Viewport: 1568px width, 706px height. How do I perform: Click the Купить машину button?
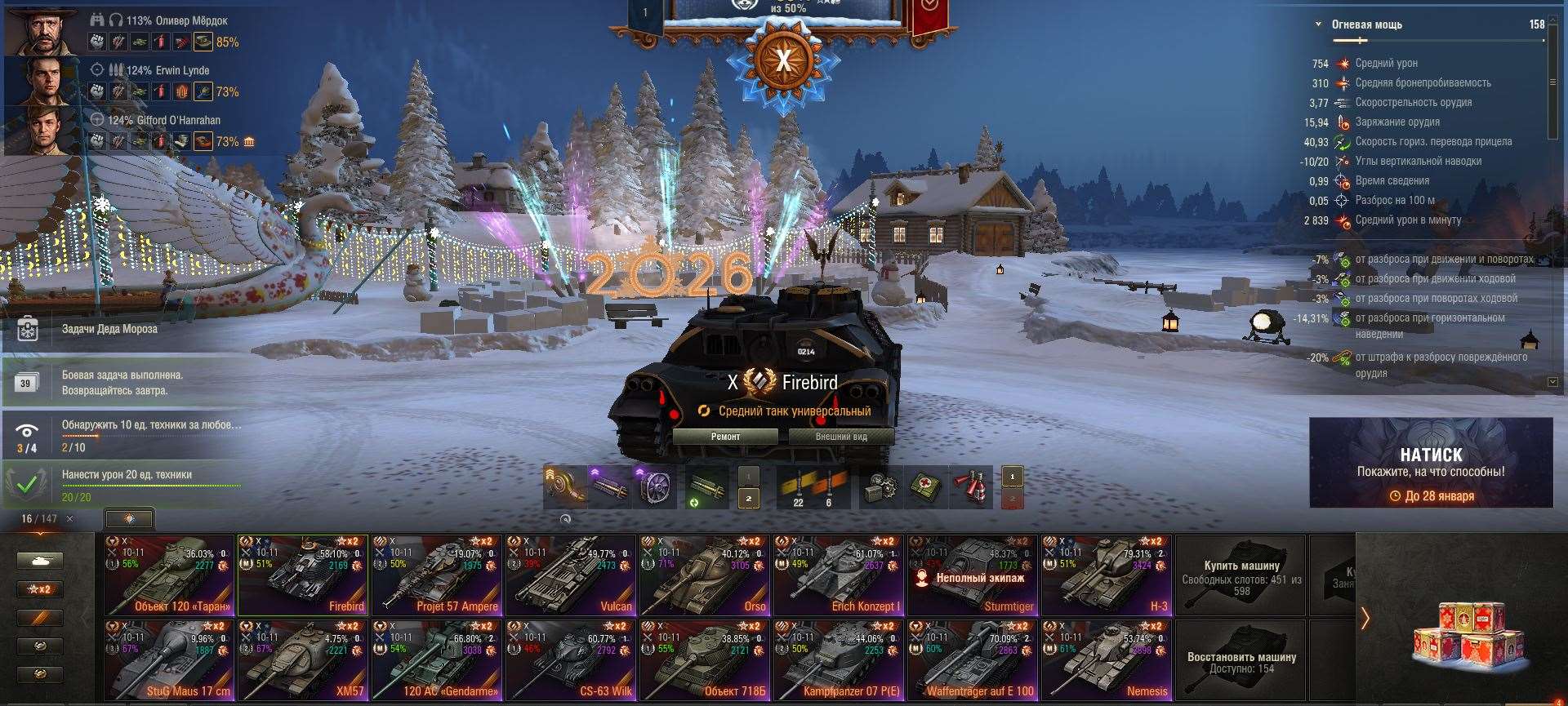(1241, 575)
